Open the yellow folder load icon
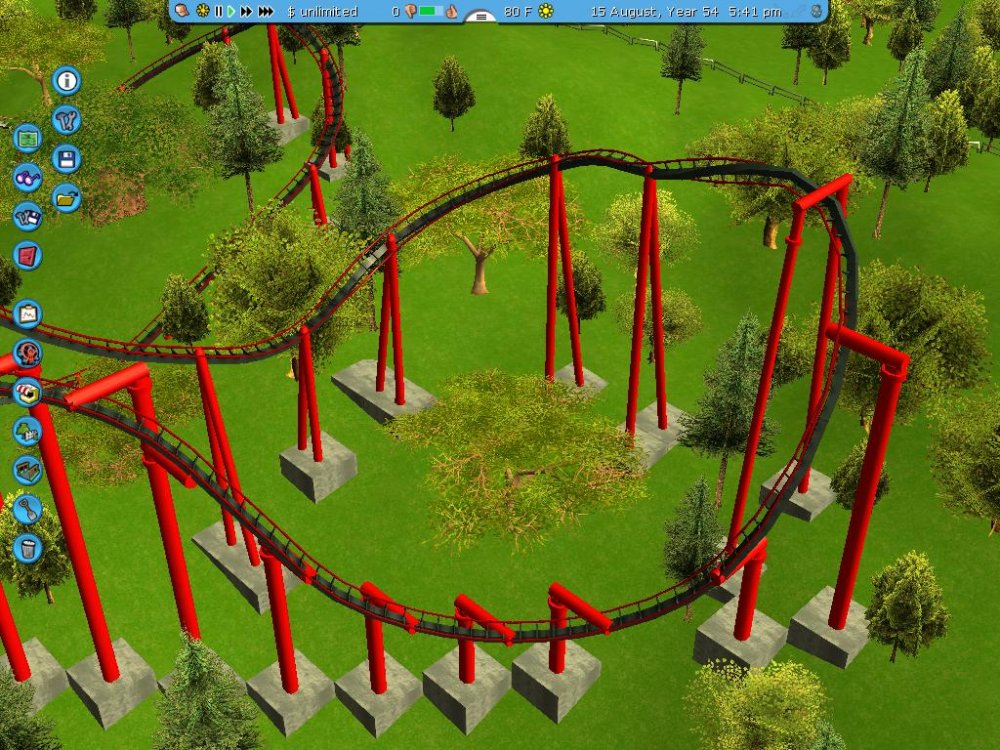This screenshot has height=750, width=1000. [67, 197]
